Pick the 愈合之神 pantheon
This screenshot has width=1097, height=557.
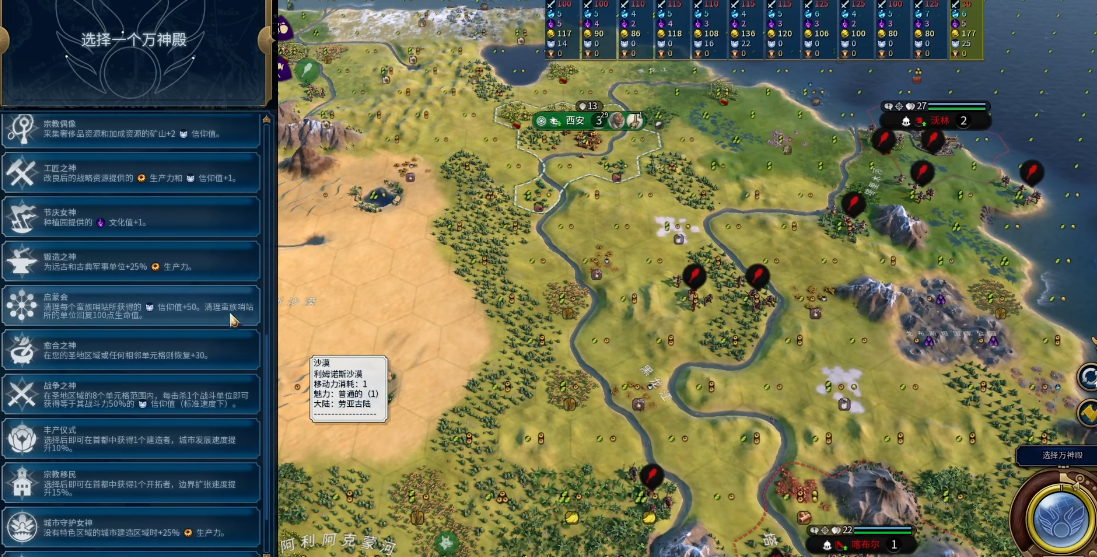[131, 350]
